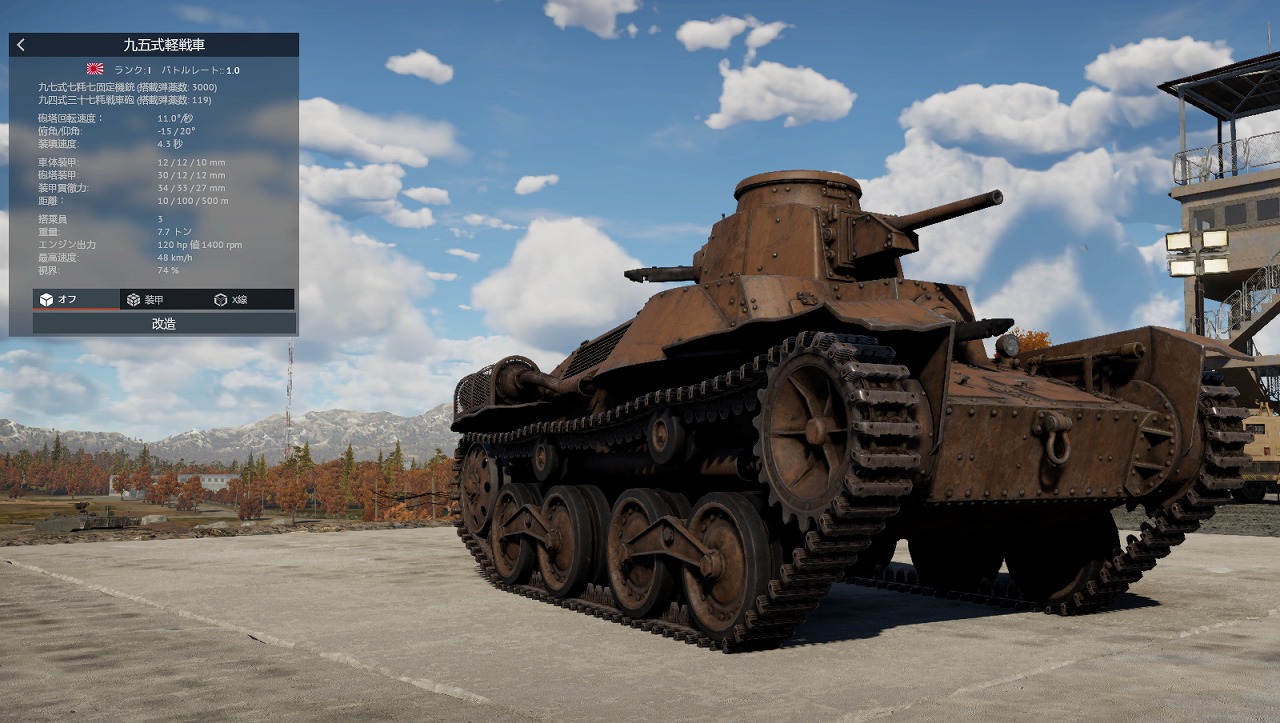Select the 九四式三十七粍戦車砲 cannon entry
Viewport: 1280px width, 723px height.
[125, 100]
